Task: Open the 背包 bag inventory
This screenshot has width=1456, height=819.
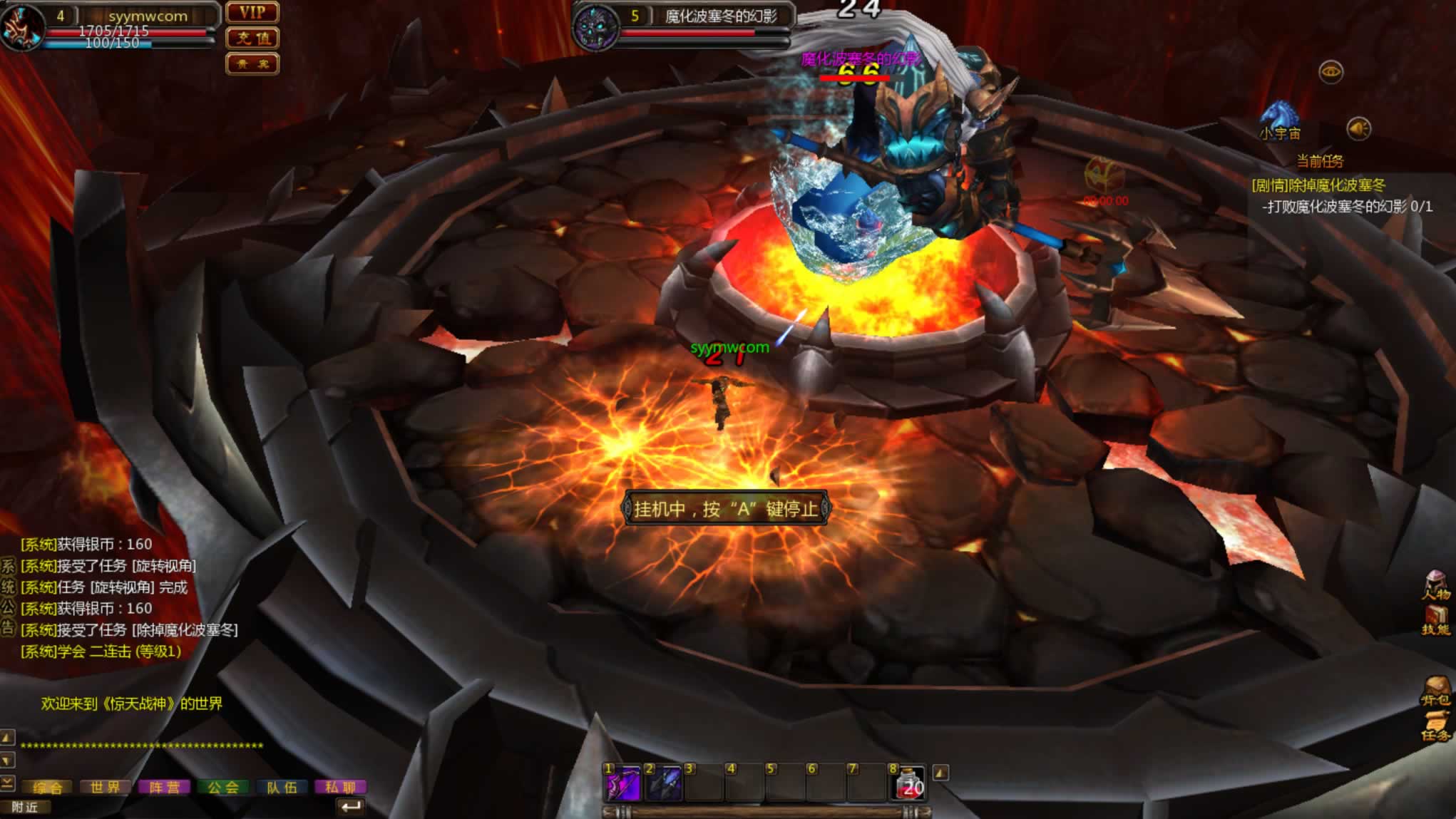Action: click(1435, 691)
